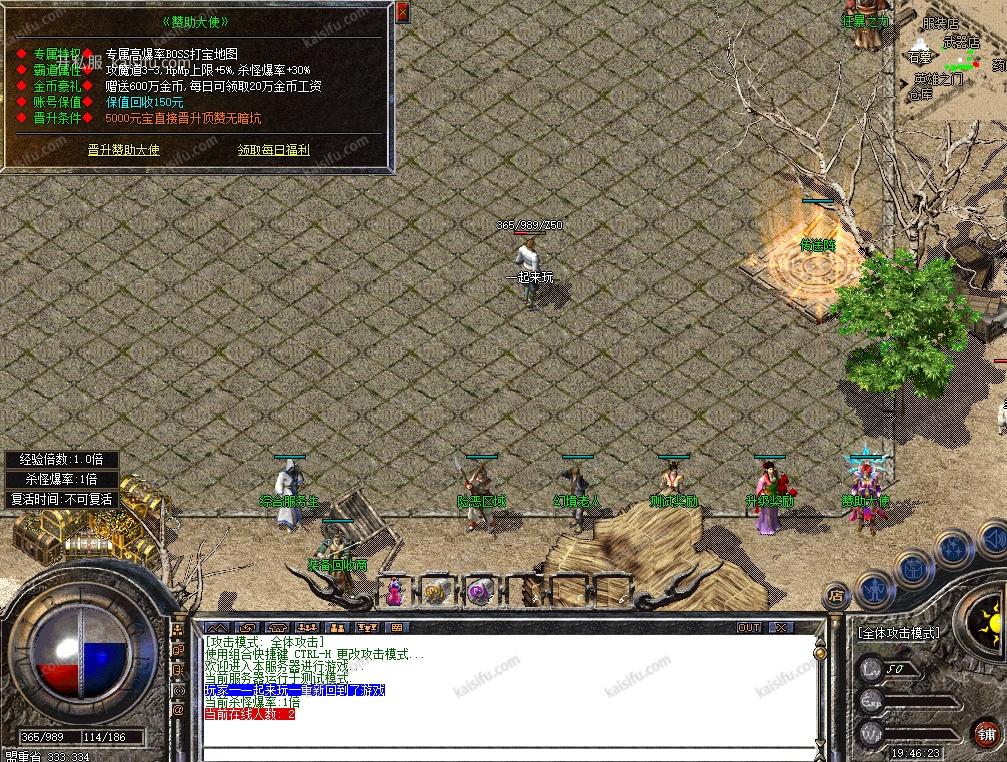
Task: Claim daily rewards via 领取每日福利
Action: click(273, 150)
